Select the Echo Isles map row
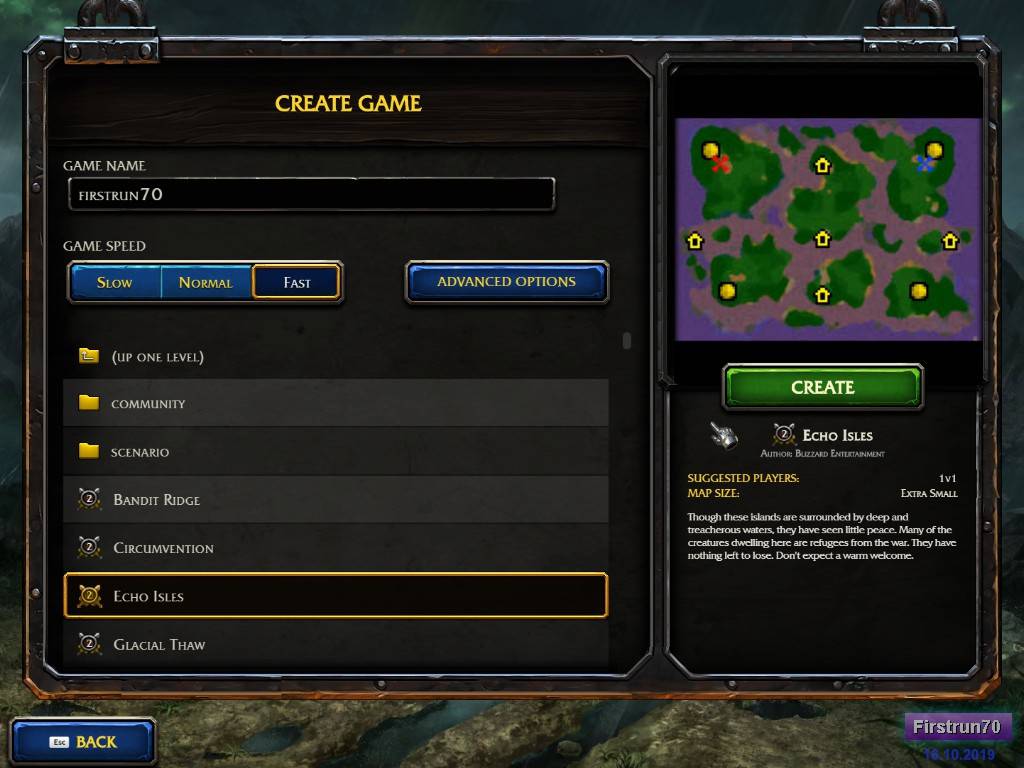Image resolution: width=1024 pixels, height=768 pixels. tap(335, 596)
